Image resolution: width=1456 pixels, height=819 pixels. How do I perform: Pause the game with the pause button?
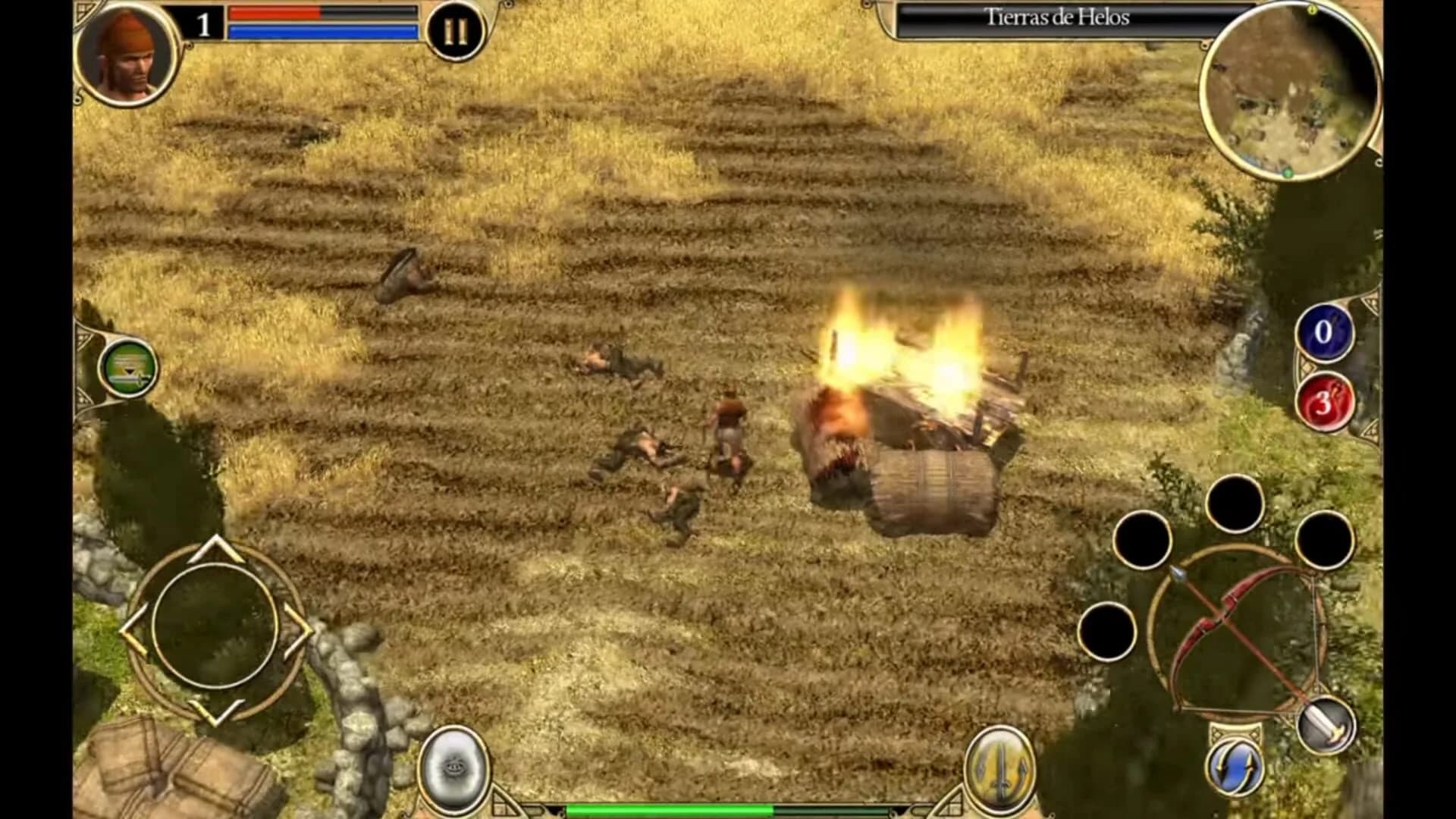455,30
